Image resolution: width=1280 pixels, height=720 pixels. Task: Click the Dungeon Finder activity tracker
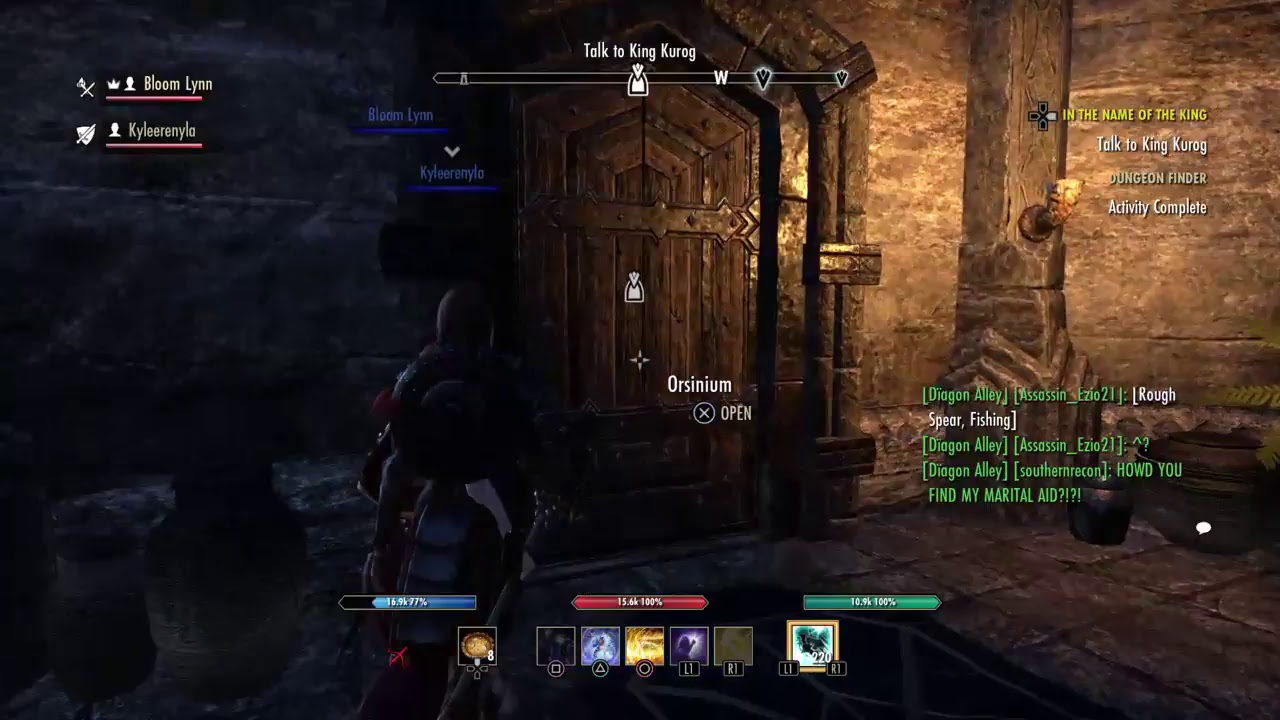pos(1157,178)
